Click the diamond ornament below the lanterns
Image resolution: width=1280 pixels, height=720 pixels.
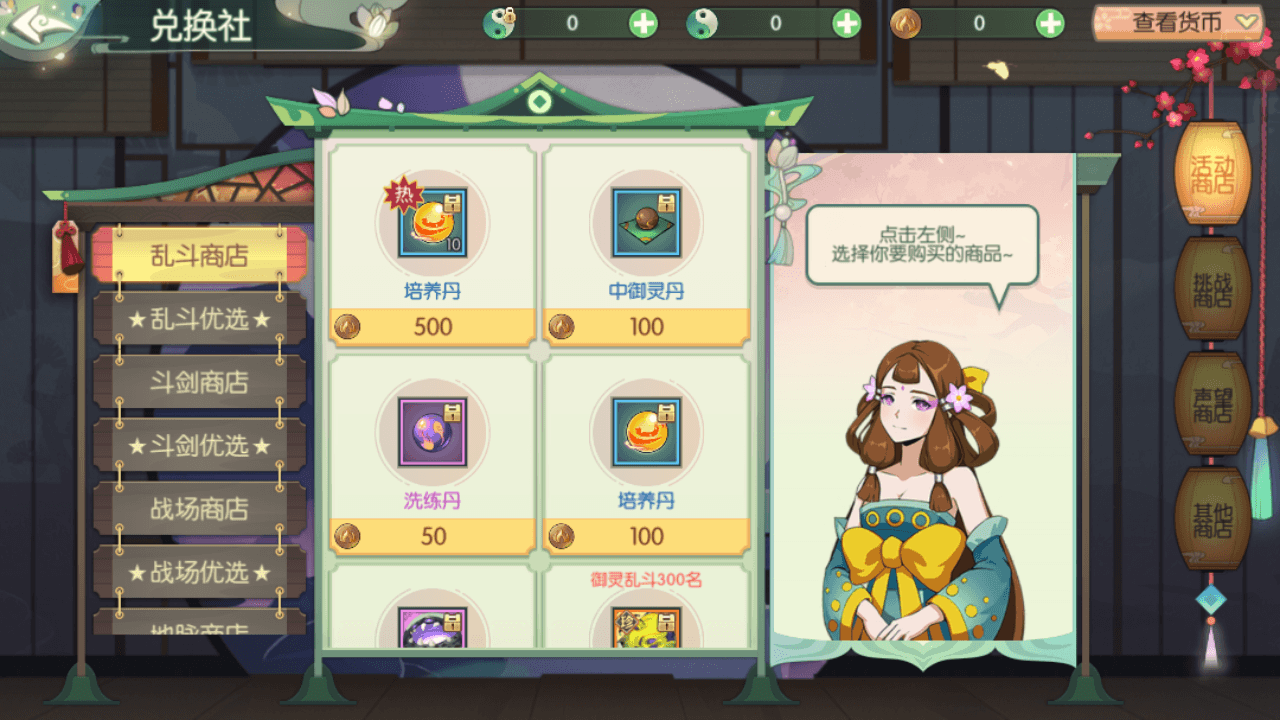[x=1211, y=600]
